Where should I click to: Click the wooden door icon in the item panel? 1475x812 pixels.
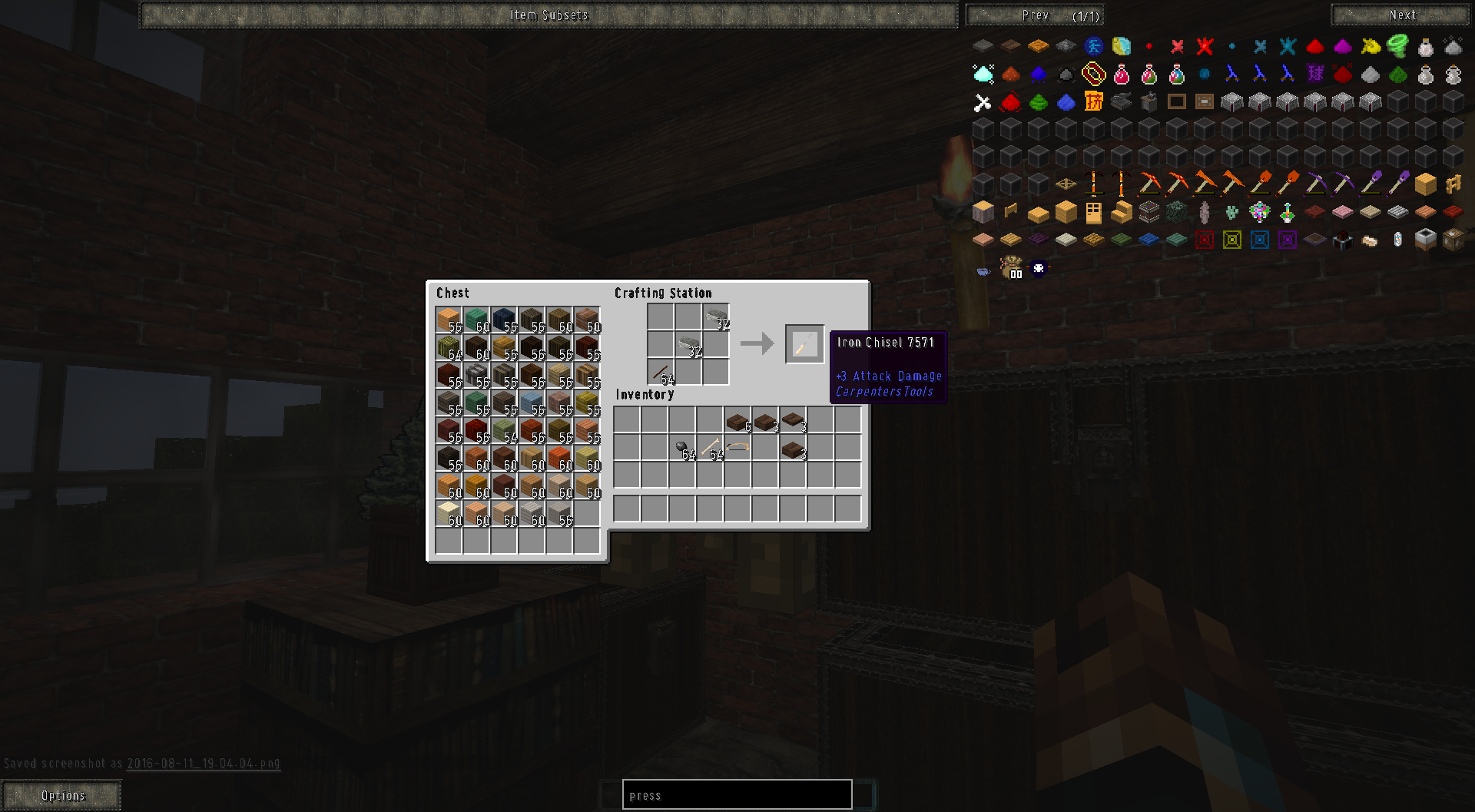click(1093, 213)
